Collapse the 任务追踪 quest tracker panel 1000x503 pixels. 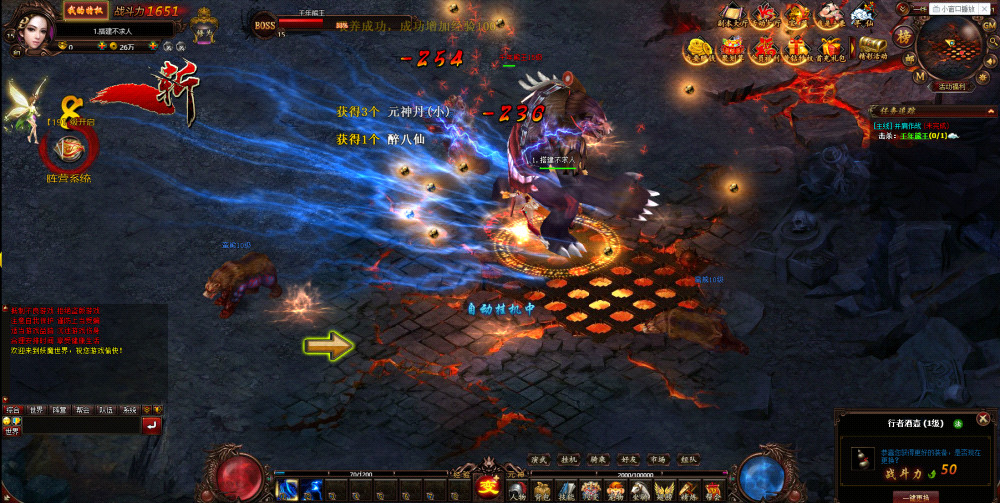(x=991, y=110)
